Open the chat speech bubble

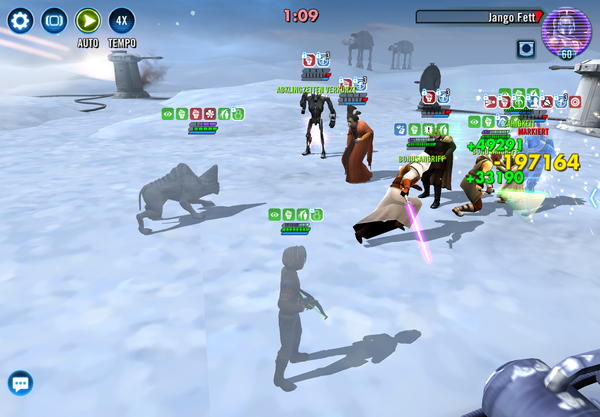20,382
